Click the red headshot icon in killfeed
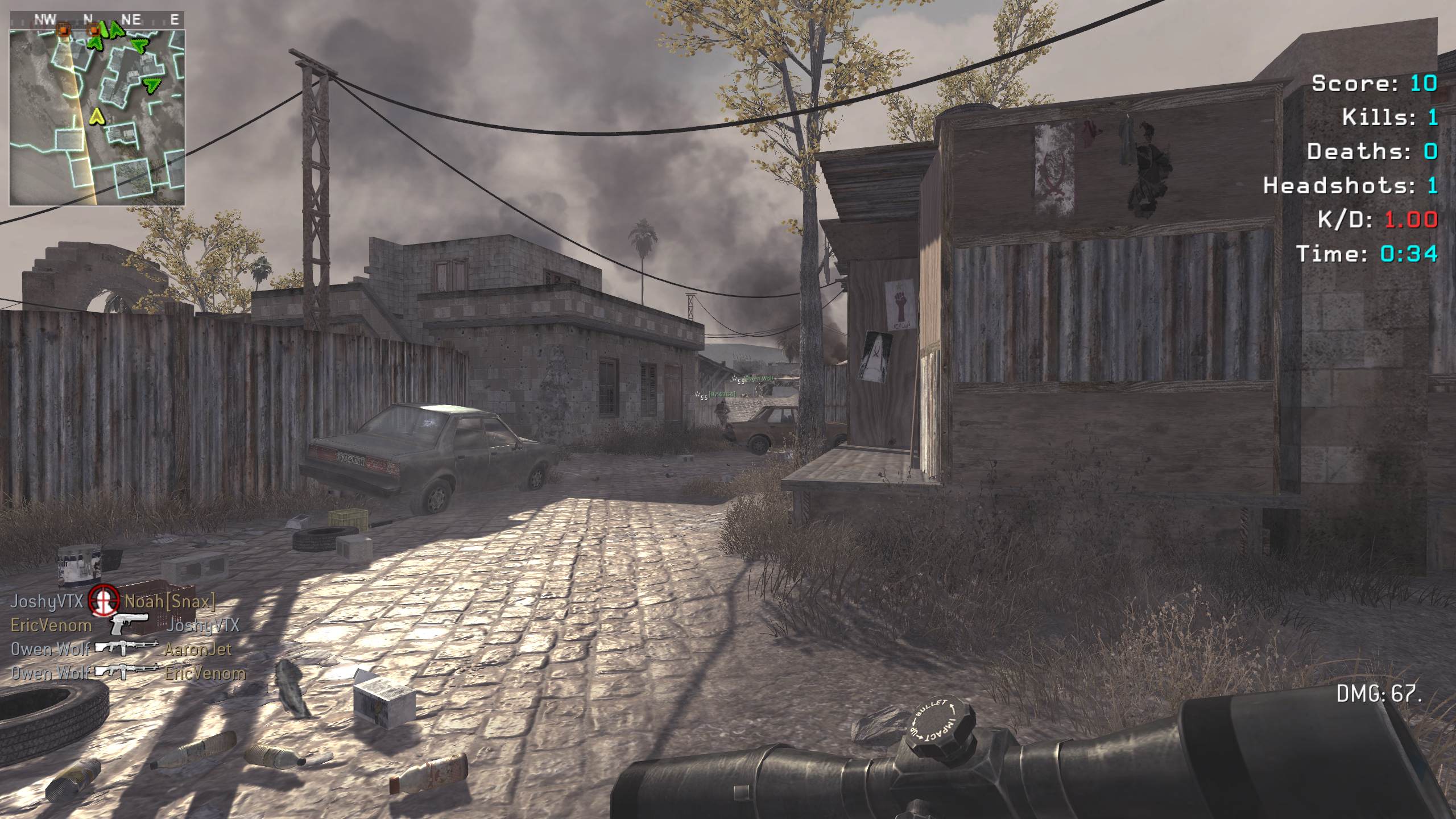The image size is (1456, 819). [104, 600]
